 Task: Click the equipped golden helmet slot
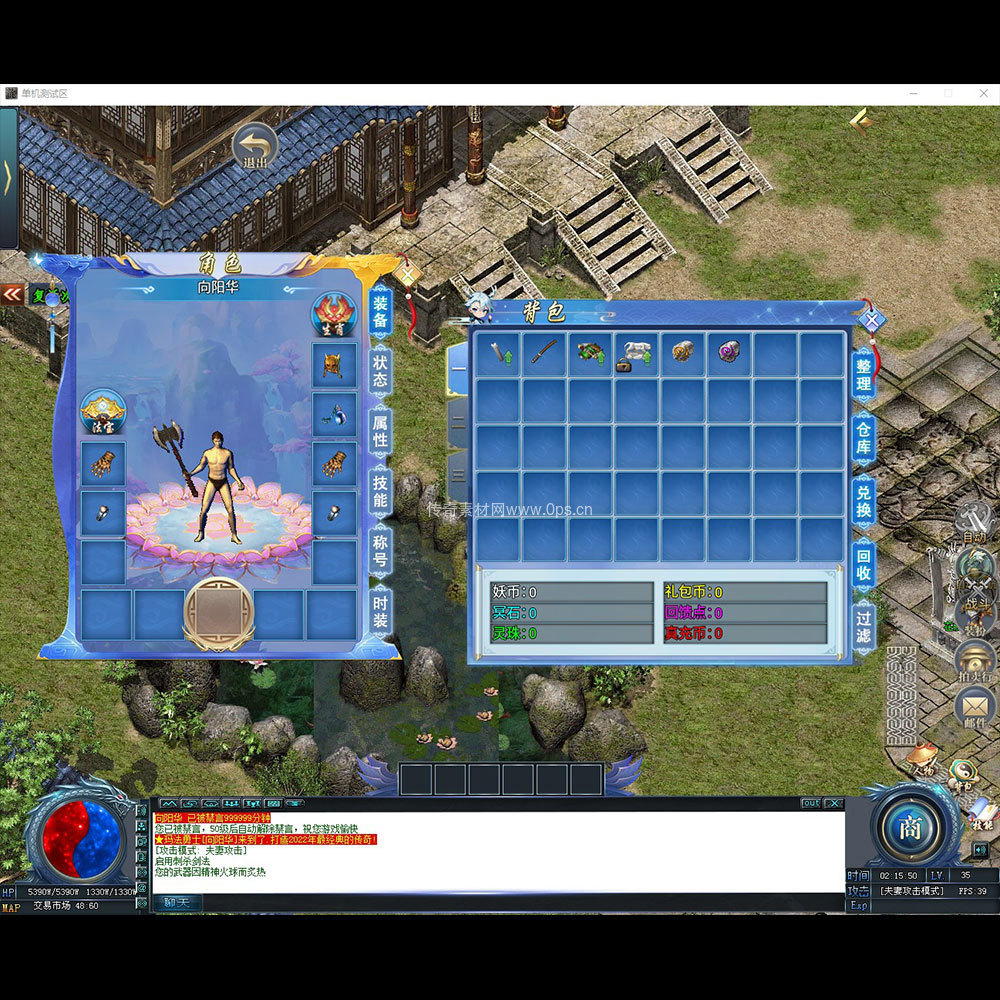334,364
